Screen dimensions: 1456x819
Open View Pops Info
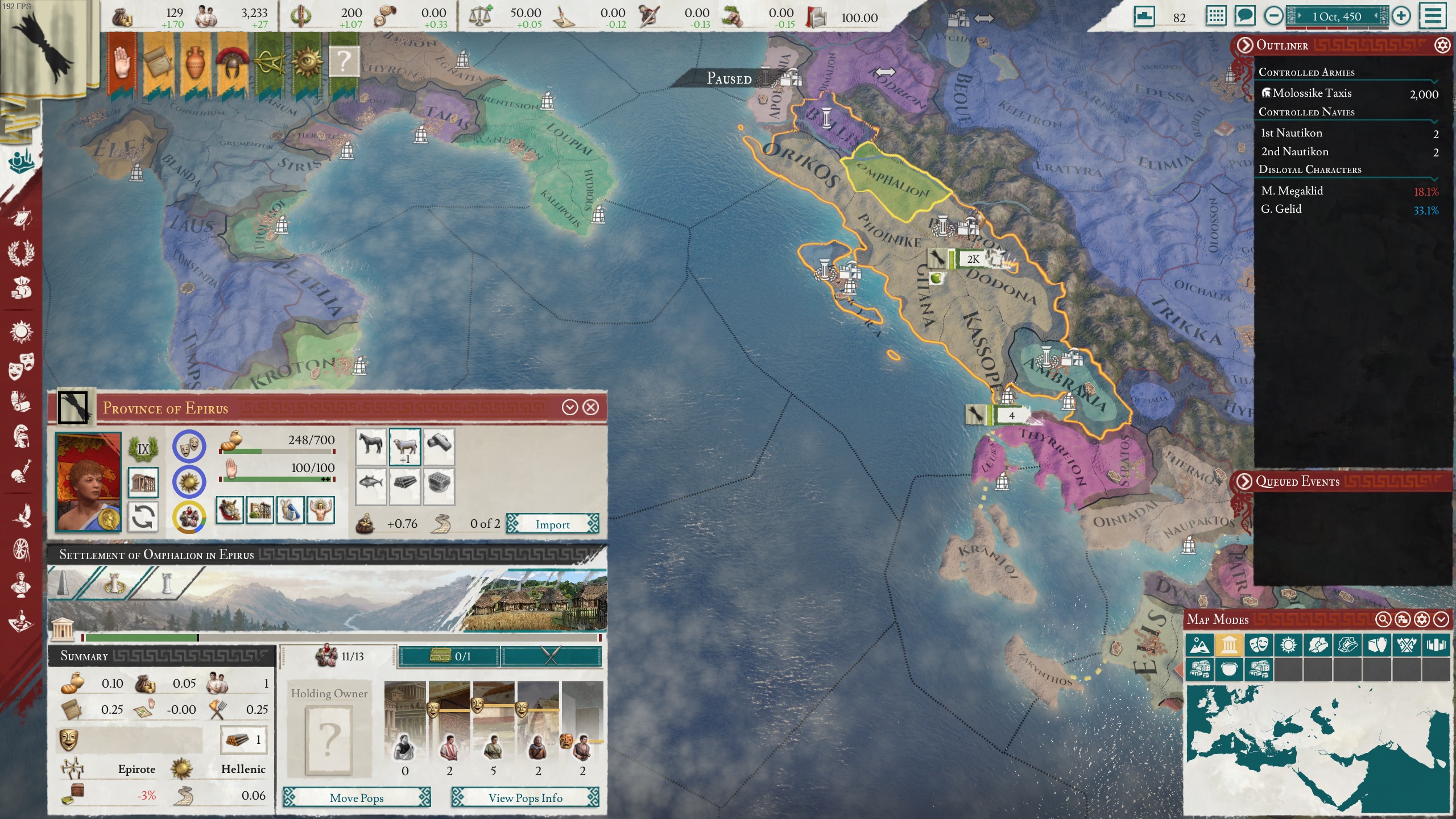coord(525,798)
